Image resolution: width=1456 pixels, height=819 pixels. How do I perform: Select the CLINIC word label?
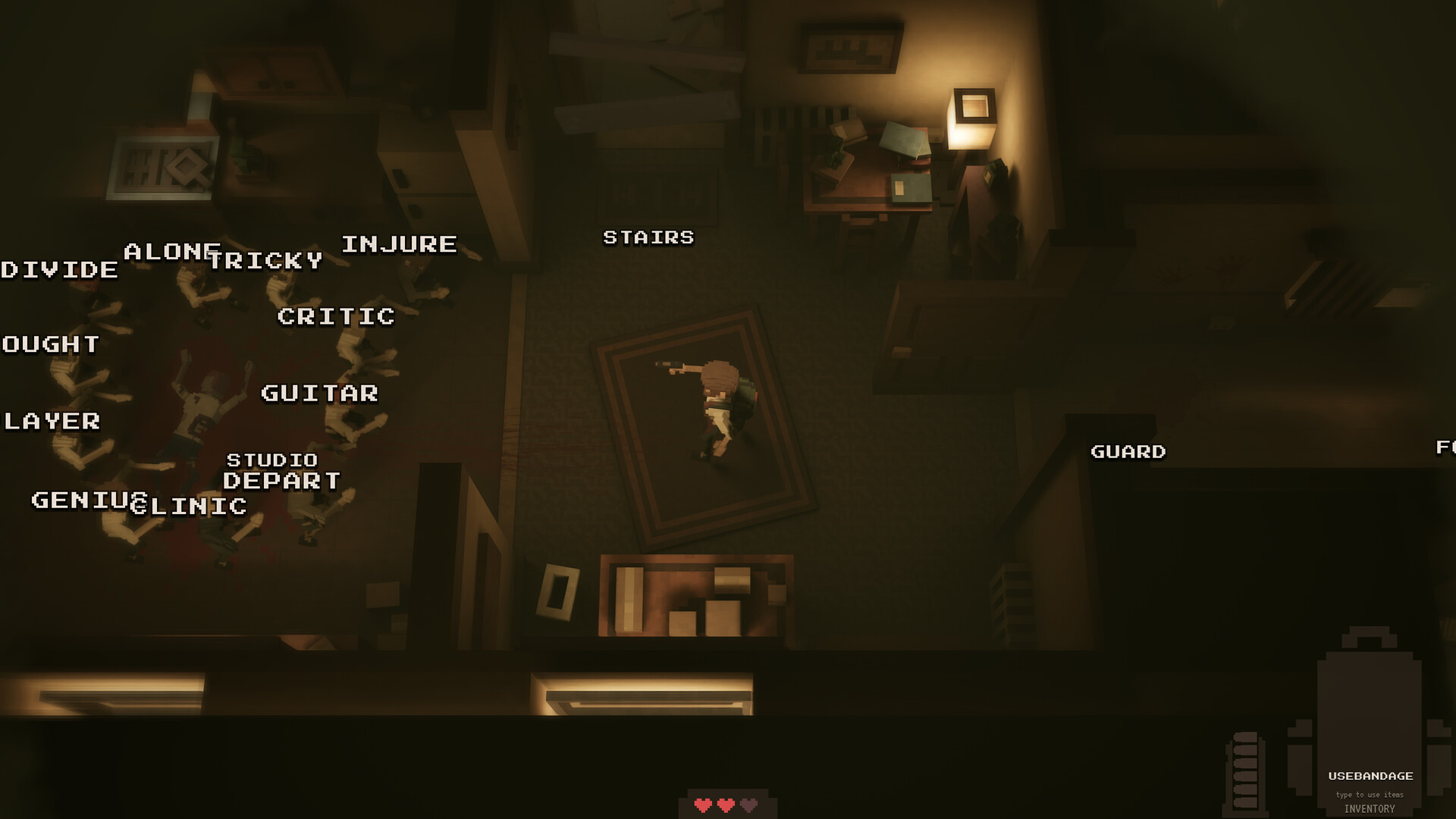[x=191, y=506]
